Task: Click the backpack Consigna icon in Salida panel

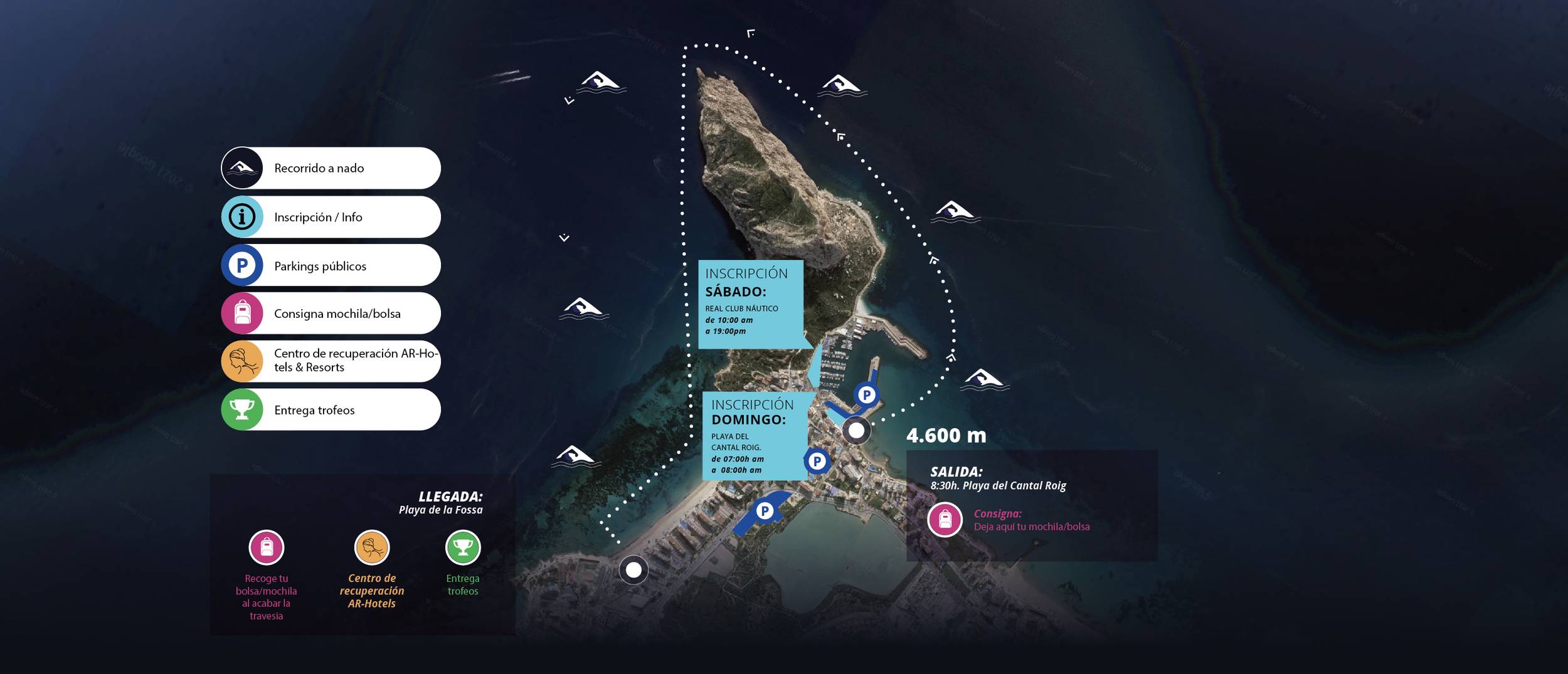Action: pos(945,520)
